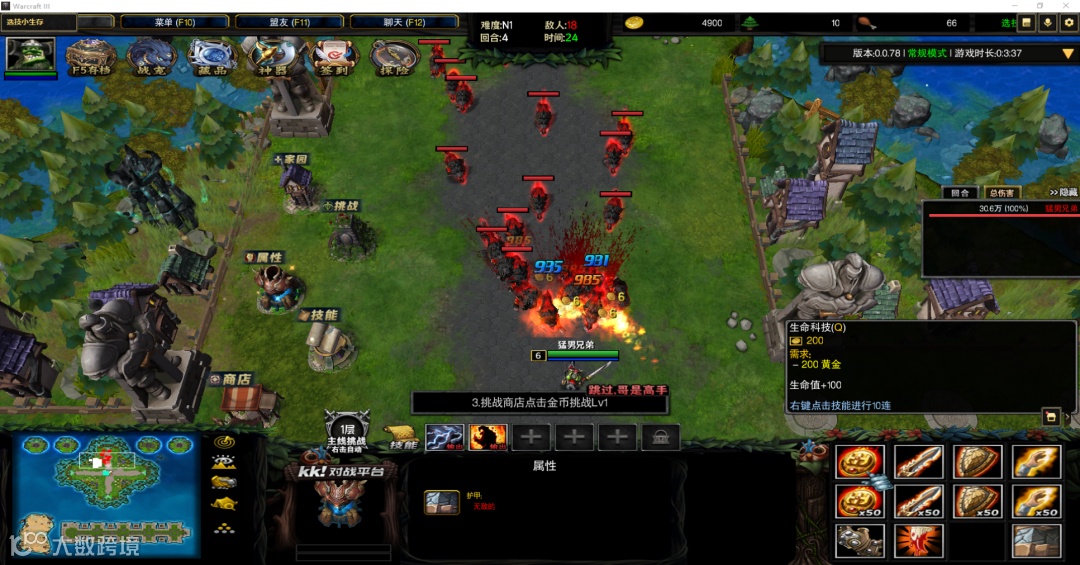
Task: Activate the fire skill icon
Action: [x=487, y=437]
